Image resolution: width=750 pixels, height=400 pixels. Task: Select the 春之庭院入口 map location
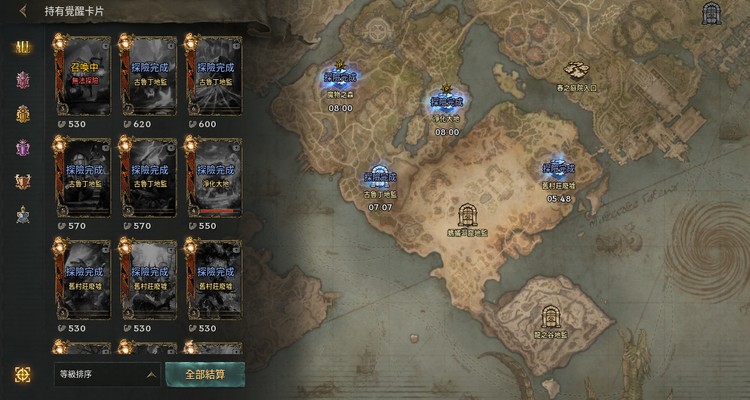click(x=577, y=72)
